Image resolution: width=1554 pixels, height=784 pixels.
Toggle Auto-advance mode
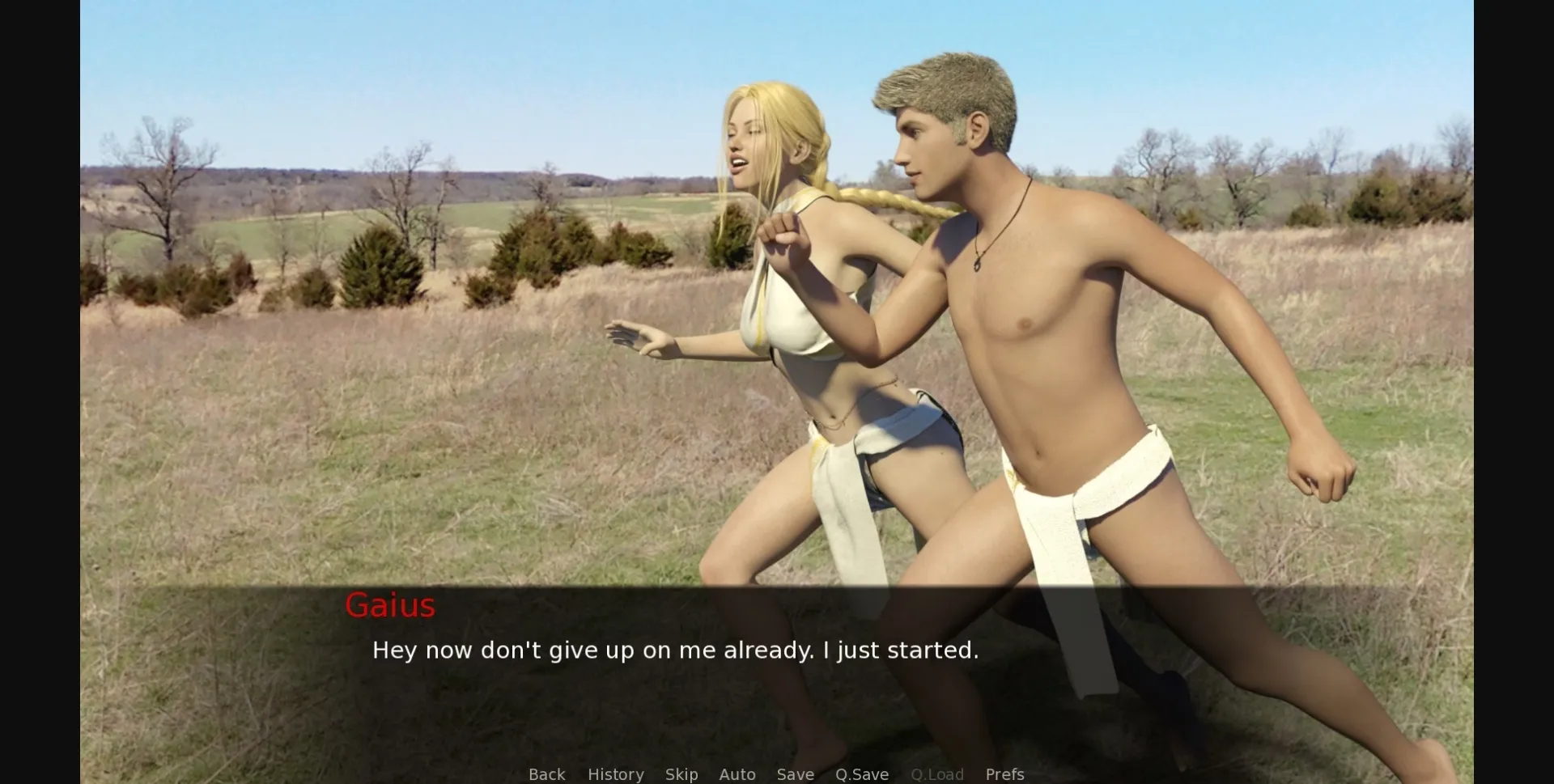(737, 774)
